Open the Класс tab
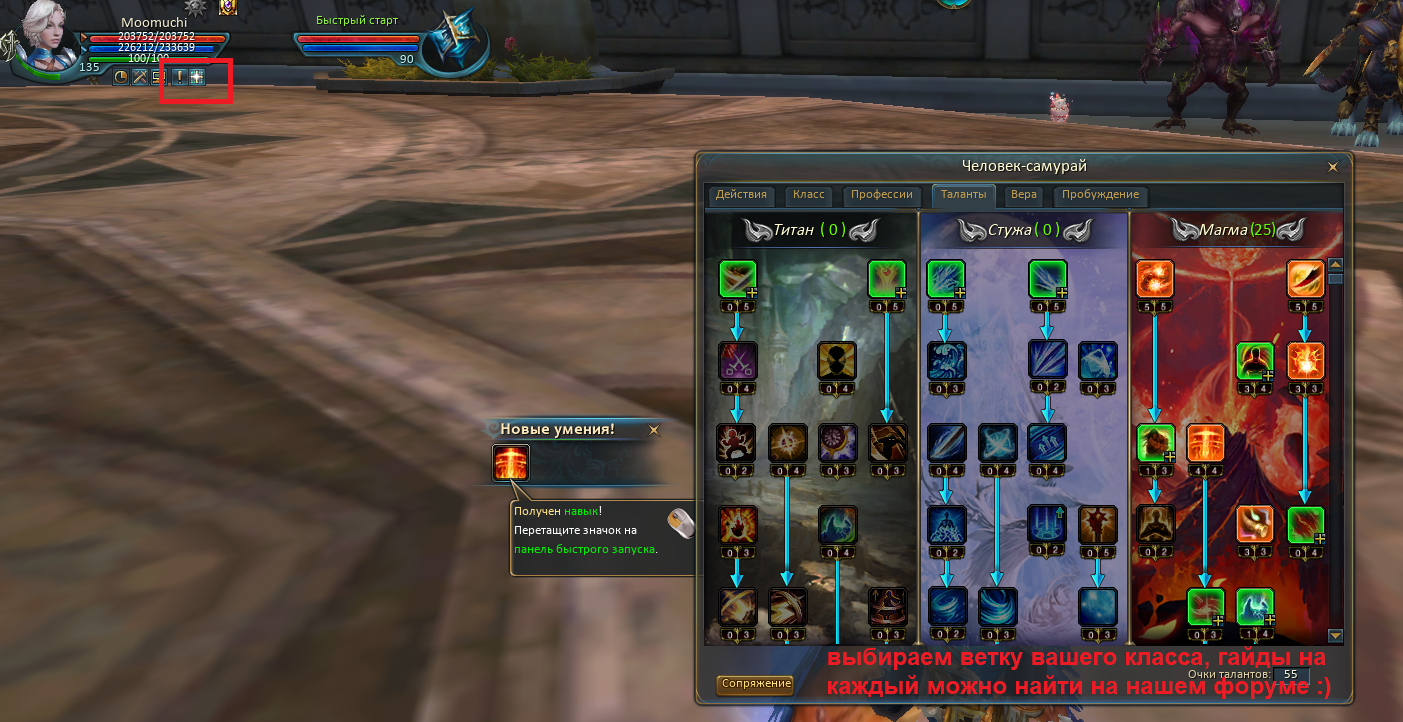1403x722 pixels. (x=808, y=195)
